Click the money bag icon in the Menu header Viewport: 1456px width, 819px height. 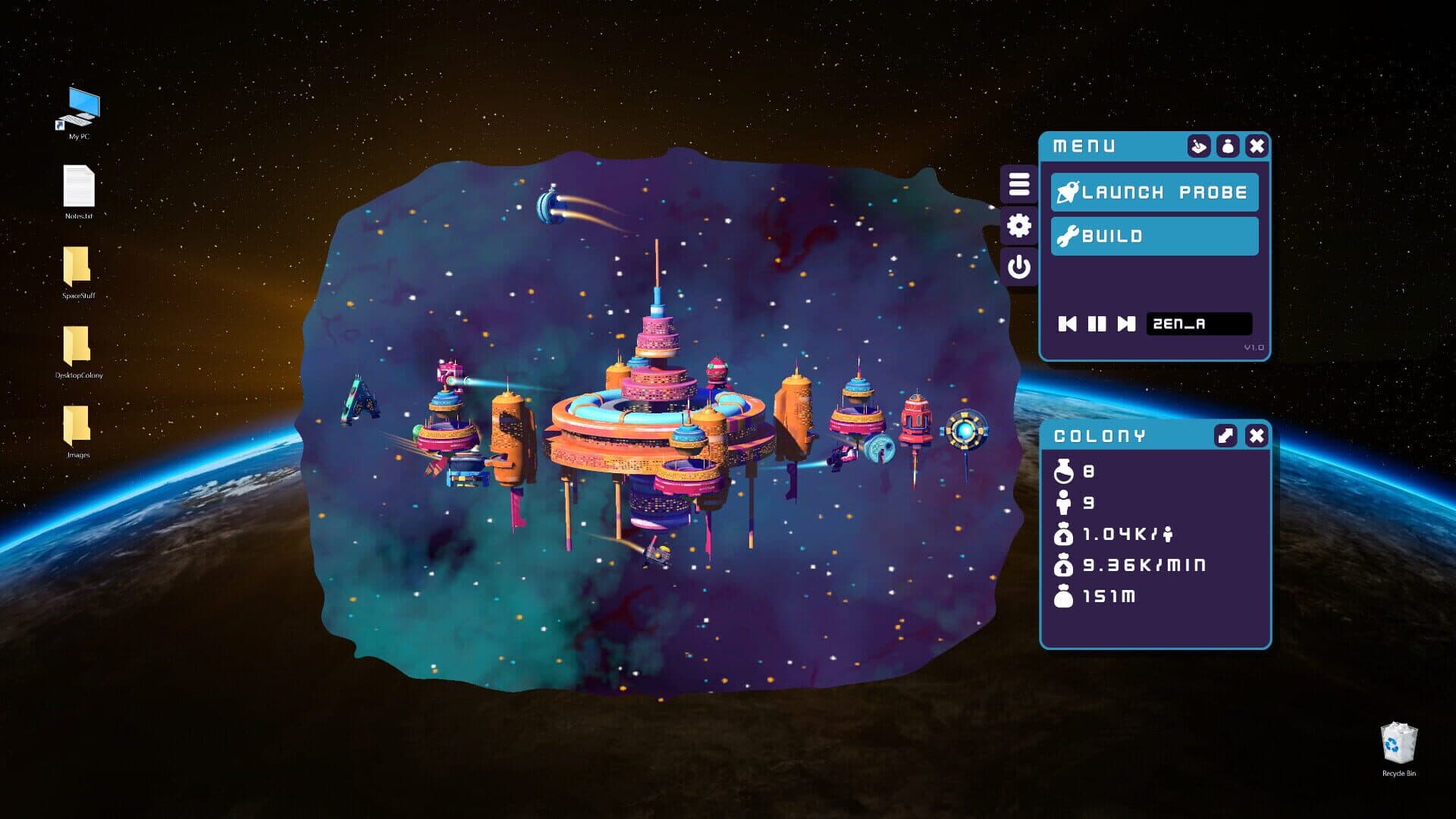click(1227, 146)
